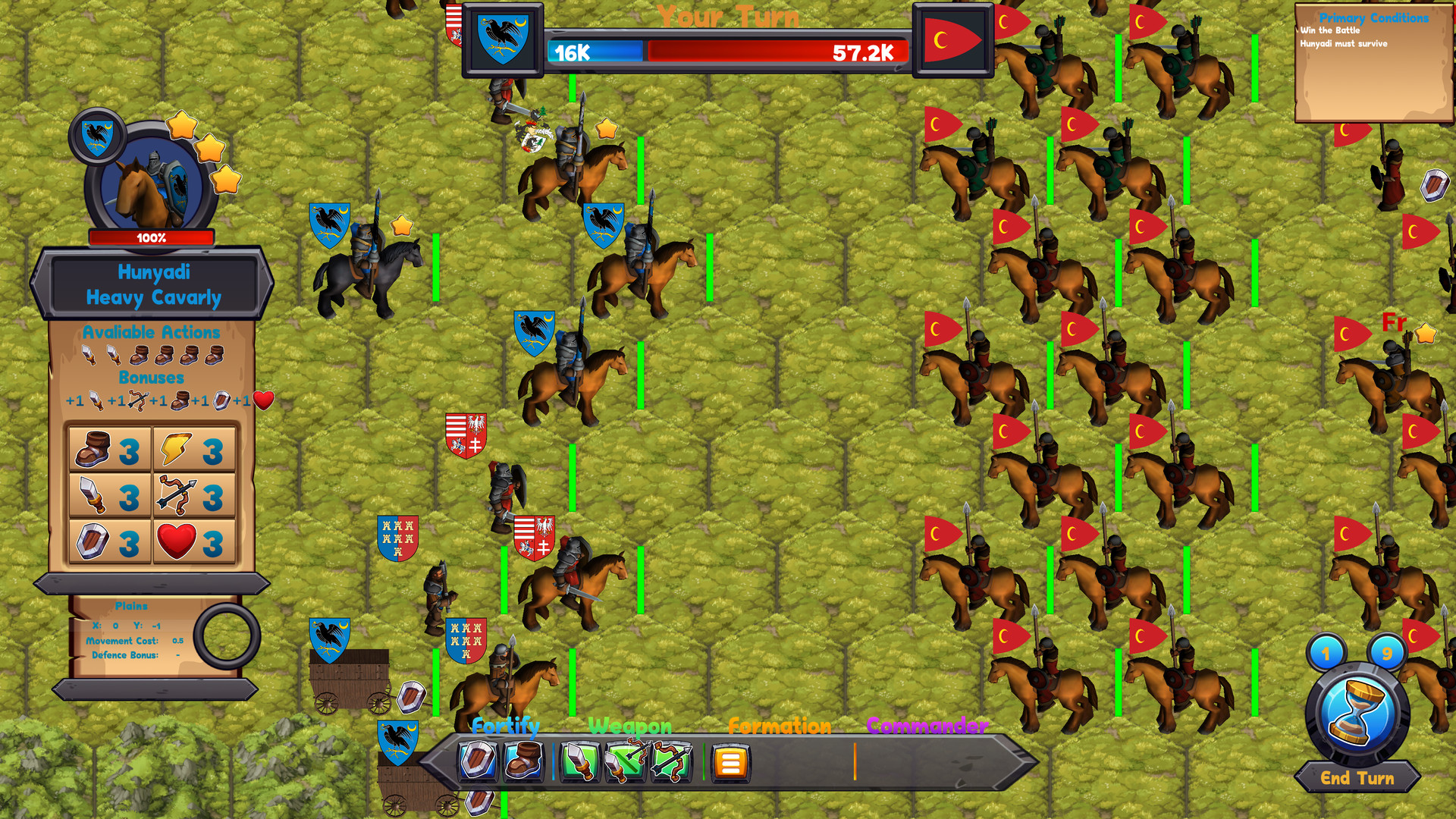Select the shield Fortify icon

(478, 761)
